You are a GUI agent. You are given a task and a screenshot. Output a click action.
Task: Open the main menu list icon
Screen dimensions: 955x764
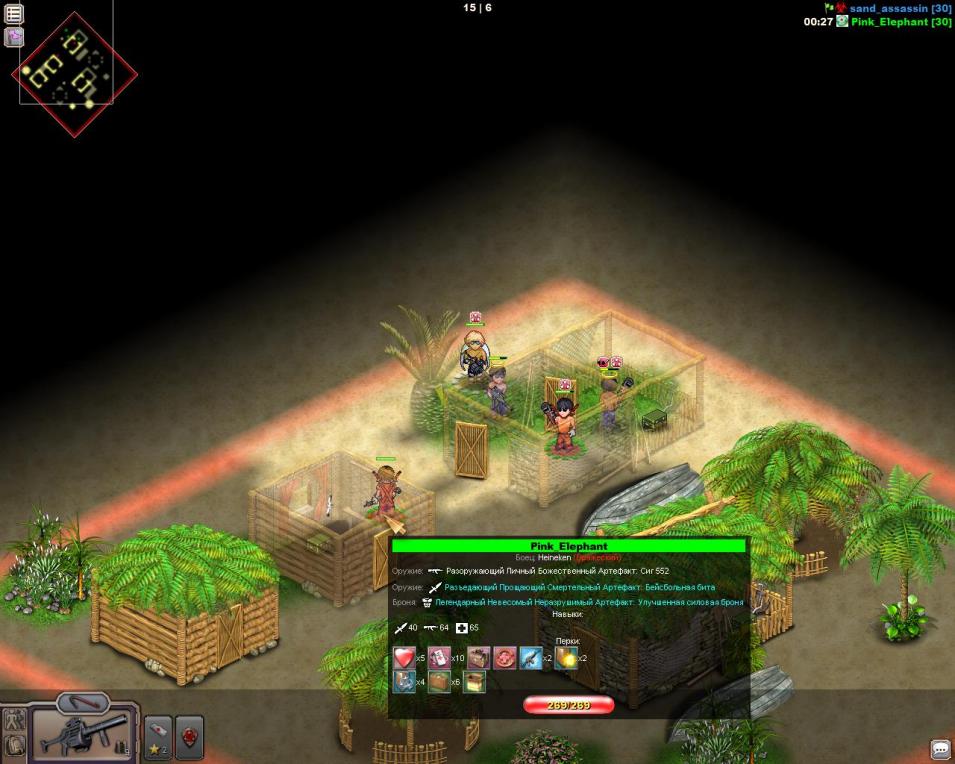tap(14, 14)
